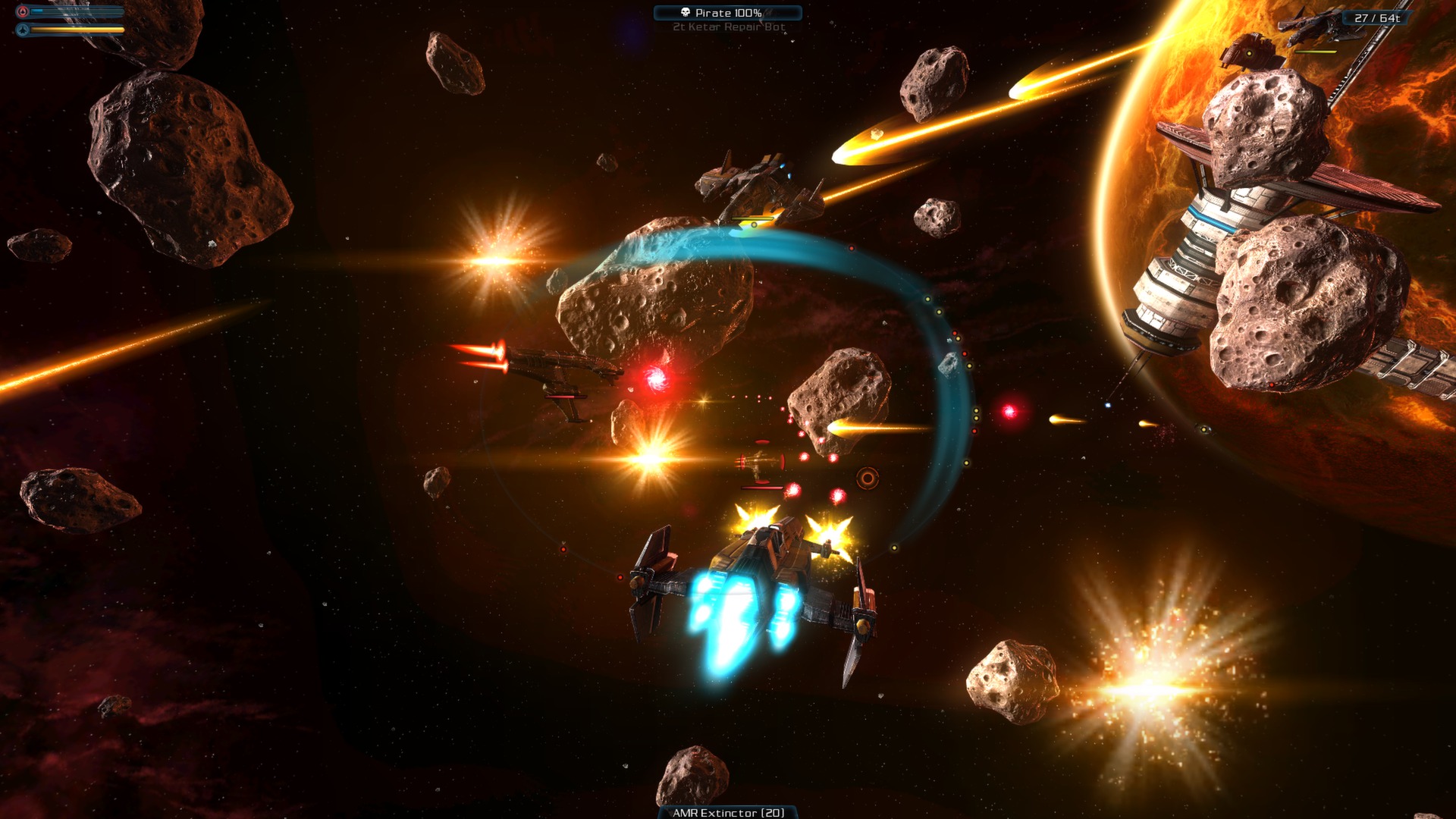Click the left arrow on the AMR Extinctor bar
This screenshot has height=819, width=1456.
tap(671, 811)
